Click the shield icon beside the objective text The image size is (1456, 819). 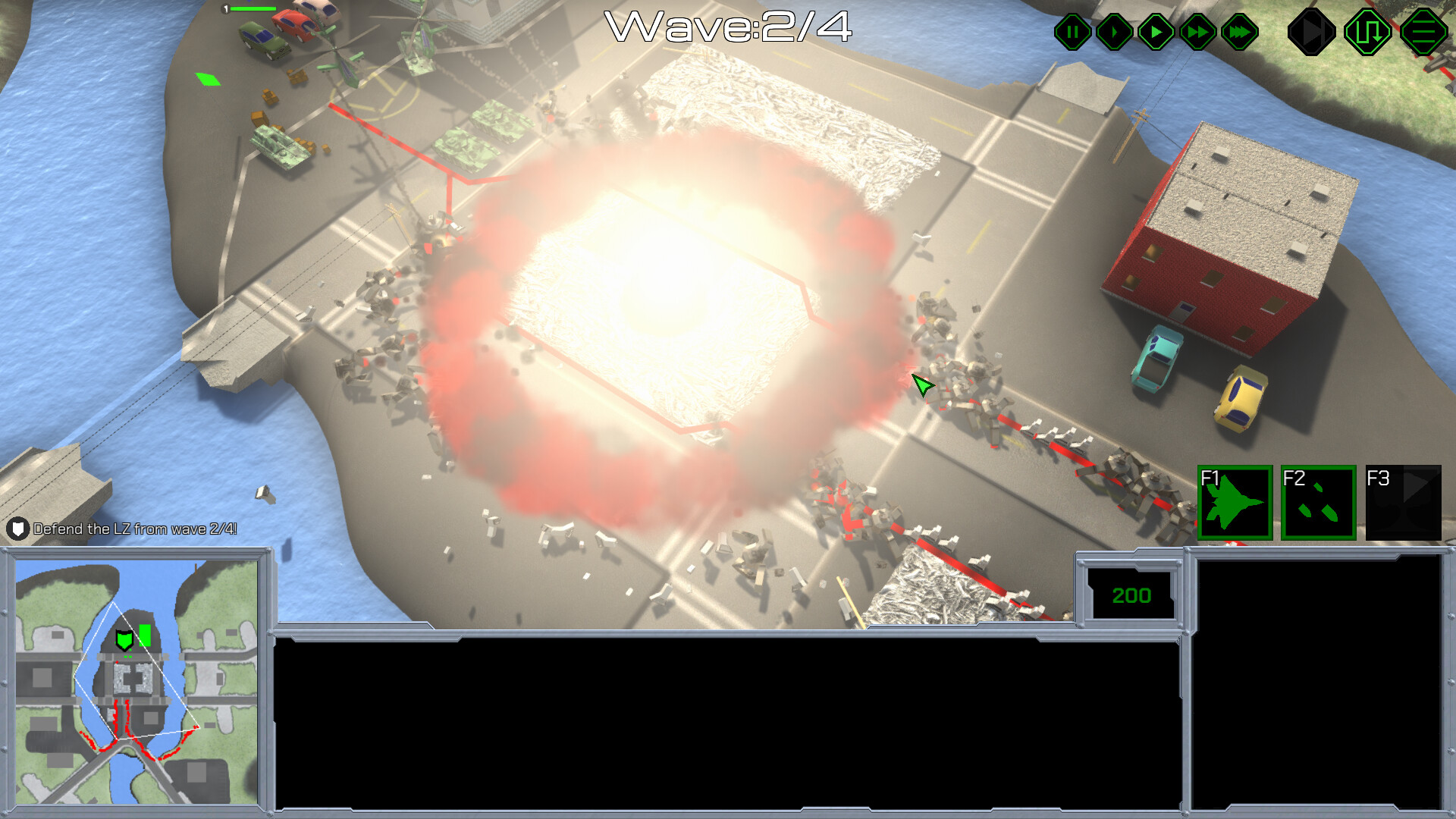pos(17,531)
